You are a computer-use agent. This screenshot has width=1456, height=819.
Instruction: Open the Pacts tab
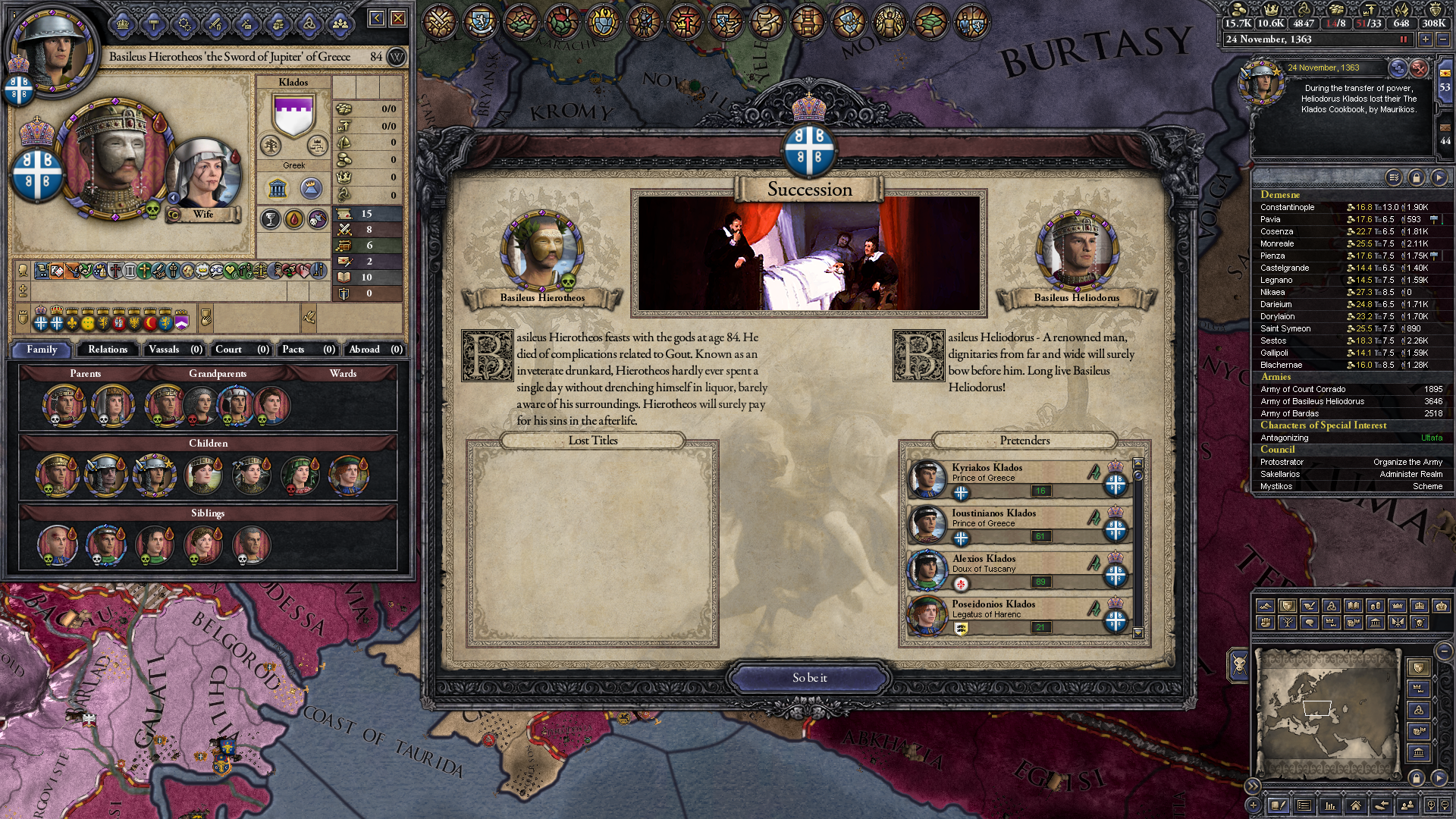(x=307, y=350)
